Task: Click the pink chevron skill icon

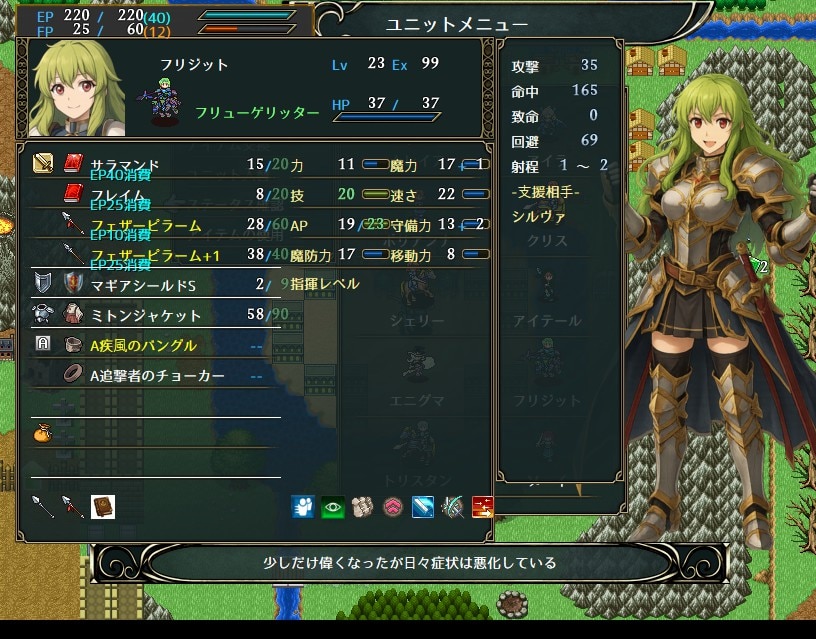Action: coord(392,507)
